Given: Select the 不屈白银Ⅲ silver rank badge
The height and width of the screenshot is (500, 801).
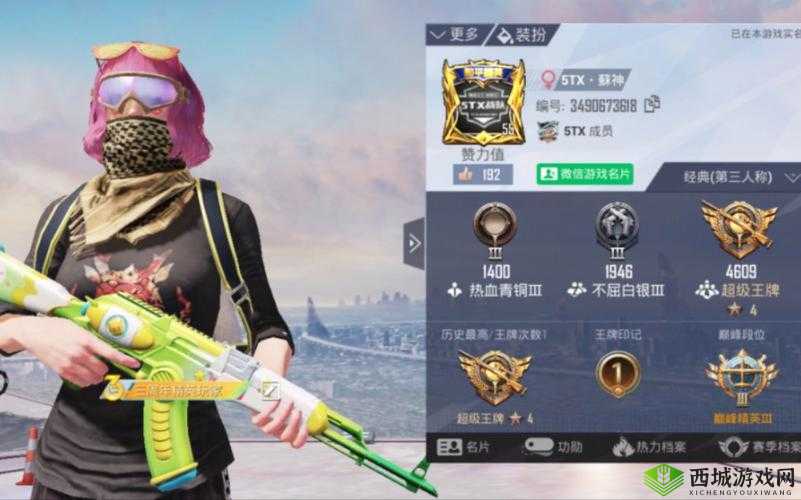Looking at the screenshot, I should (616, 226).
